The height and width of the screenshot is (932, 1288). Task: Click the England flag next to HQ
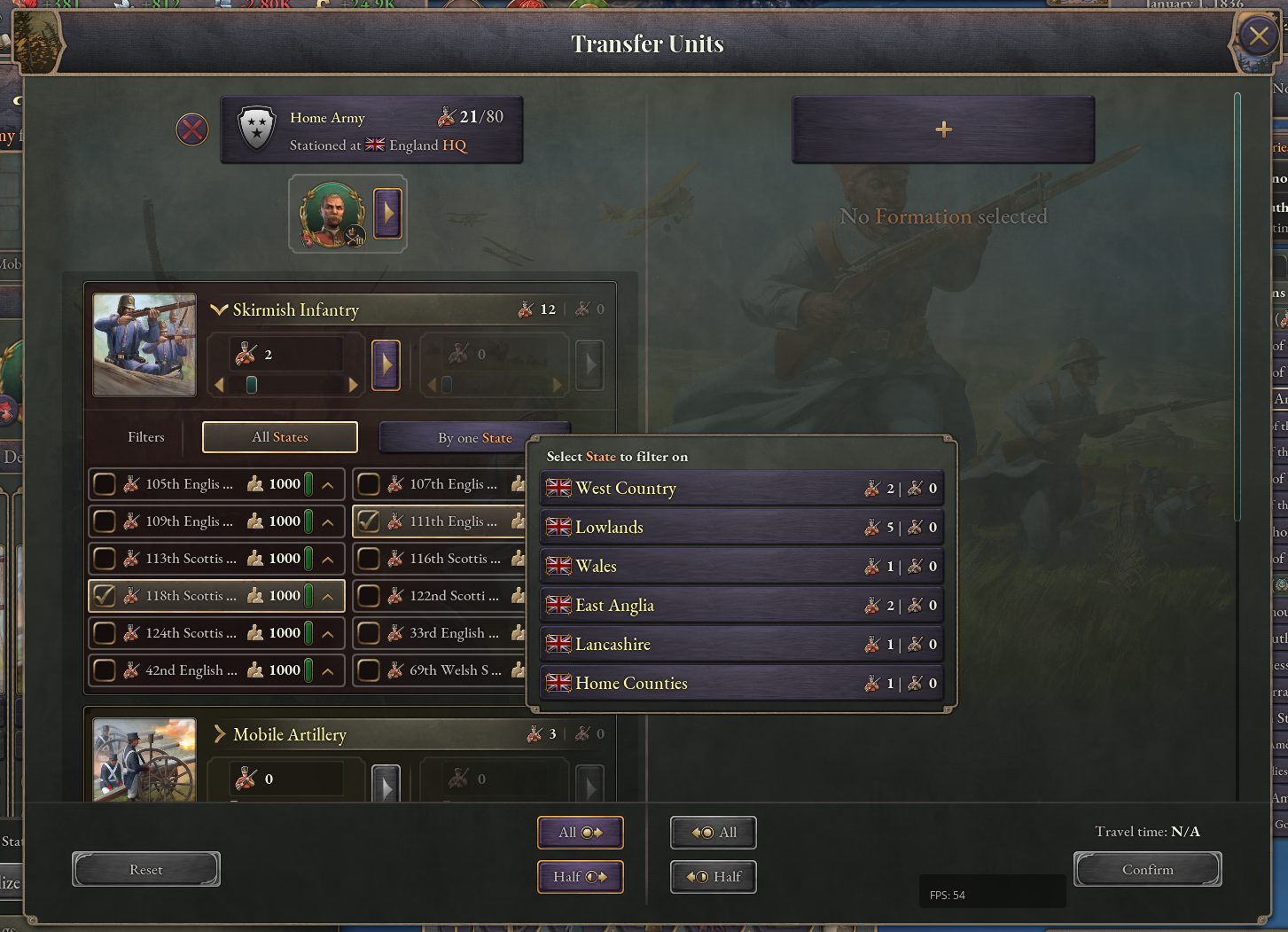coord(374,145)
